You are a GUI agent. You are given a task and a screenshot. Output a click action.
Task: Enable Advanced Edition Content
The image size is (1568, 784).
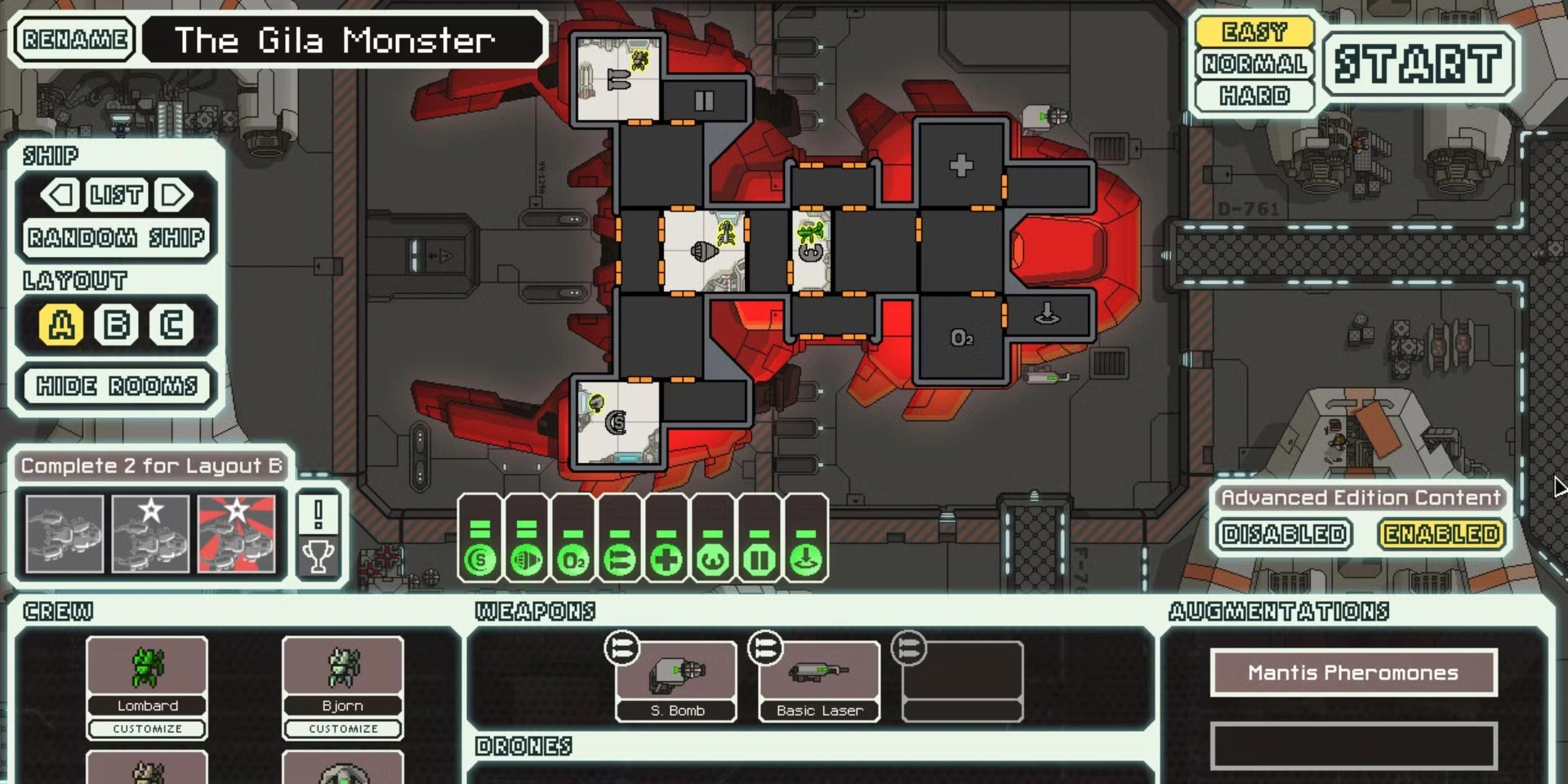(1441, 534)
